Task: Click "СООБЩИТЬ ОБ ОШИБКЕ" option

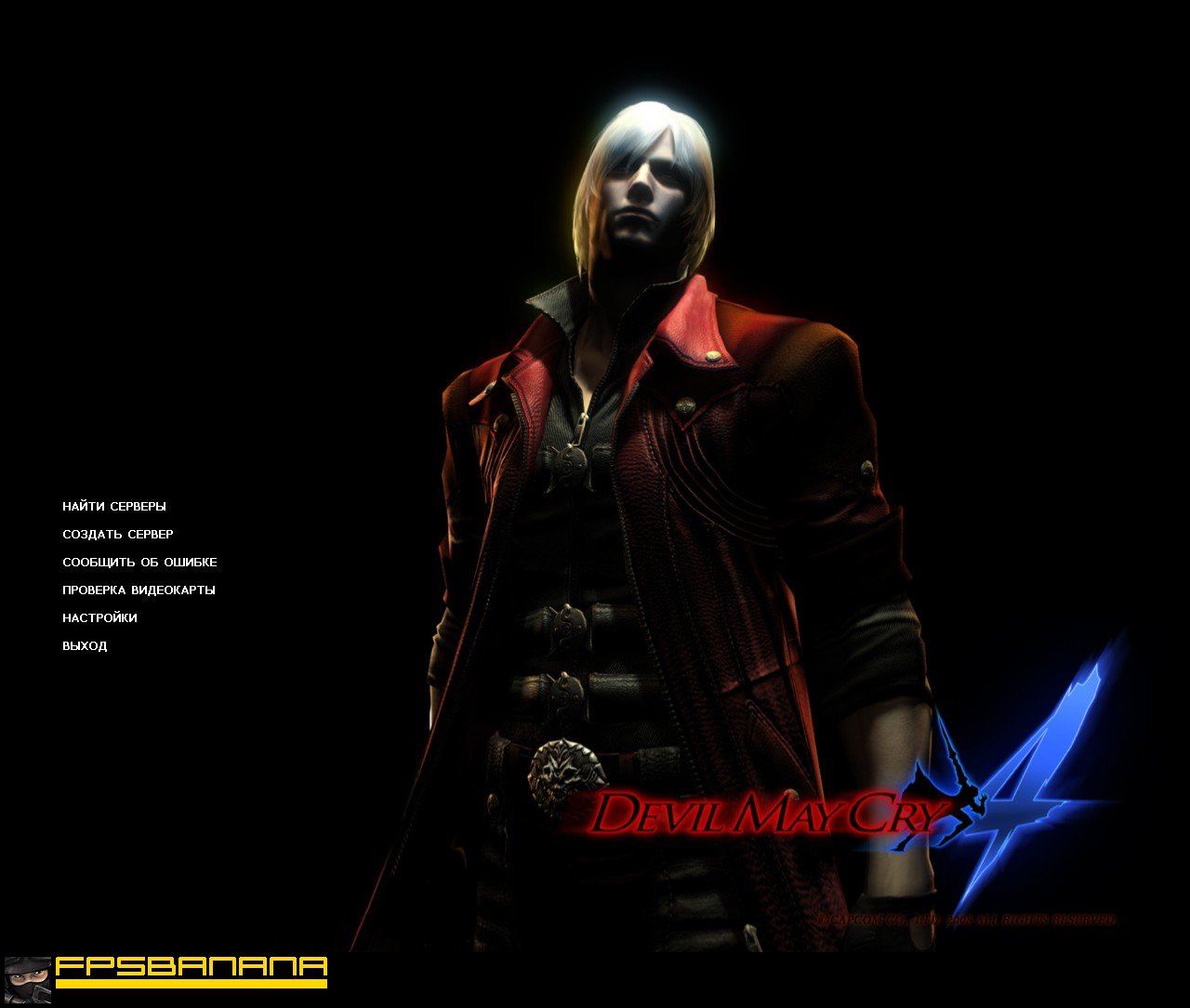Action: click(139, 562)
